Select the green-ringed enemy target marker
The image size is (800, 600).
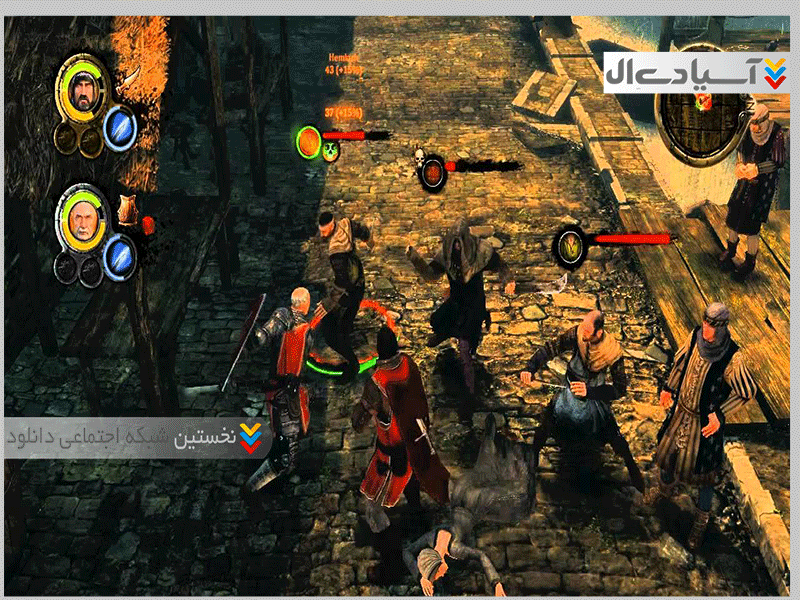(x=309, y=139)
